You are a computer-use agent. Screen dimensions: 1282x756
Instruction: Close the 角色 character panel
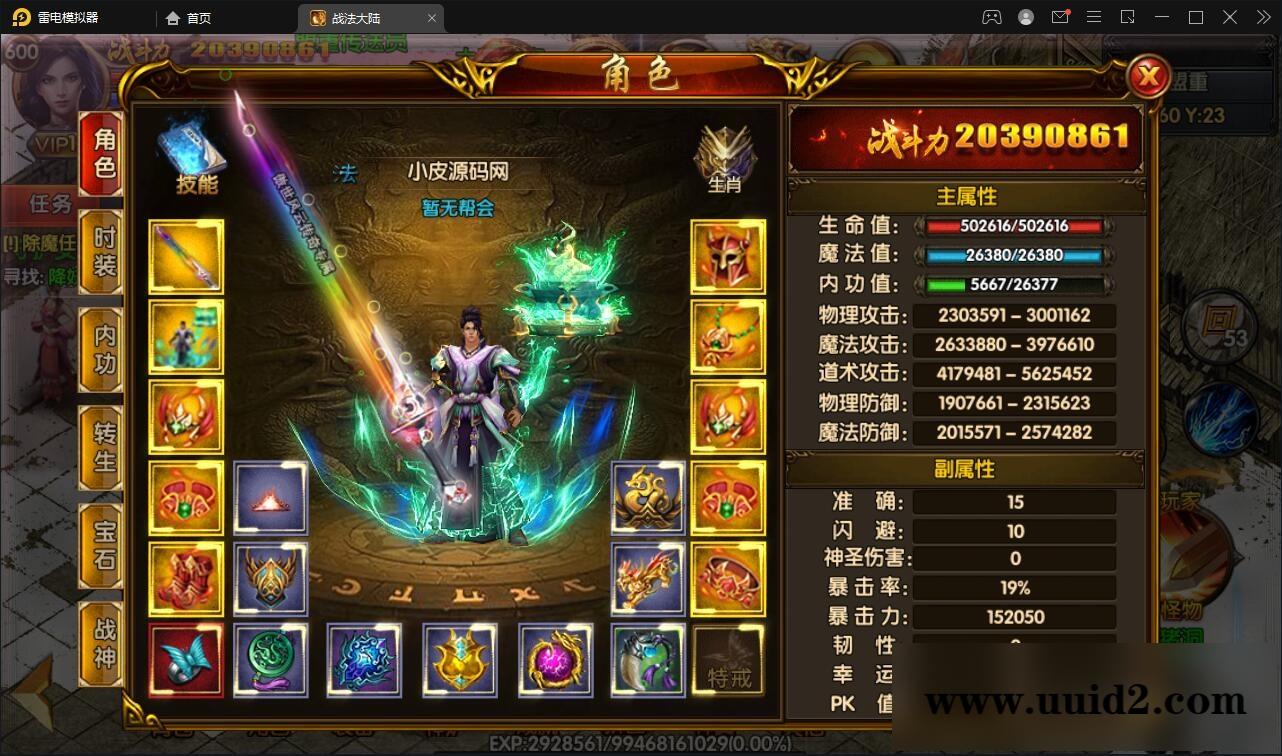click(x=1148, y=78)
